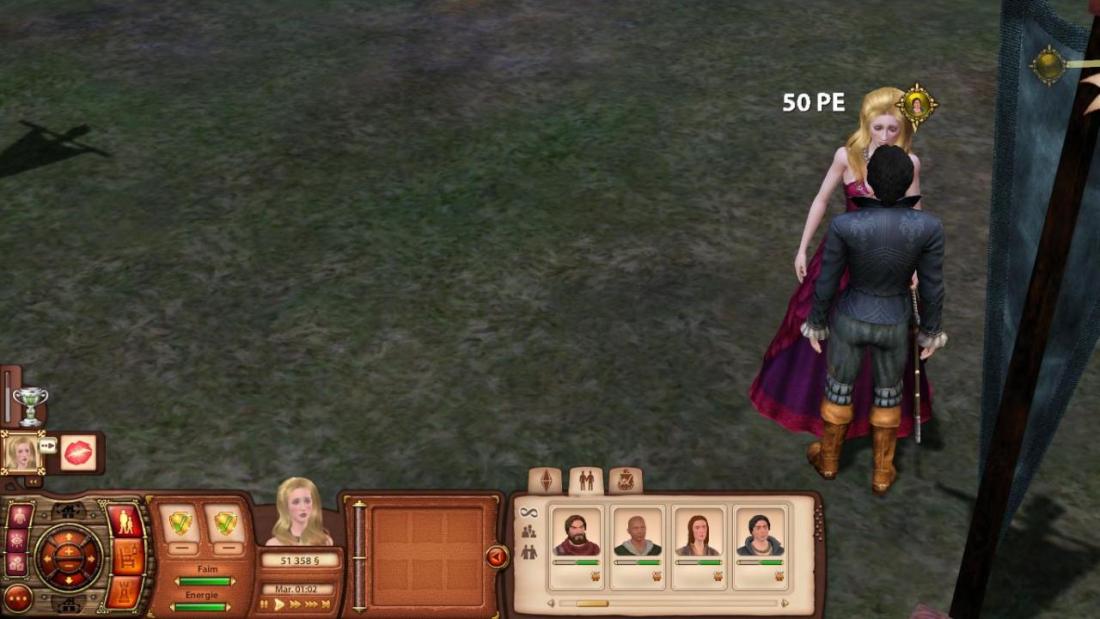This screenshot has width=1100, height=619.
Task: Switch to the relationships tab
Action: pyautogui.click(x=586, y=480)
